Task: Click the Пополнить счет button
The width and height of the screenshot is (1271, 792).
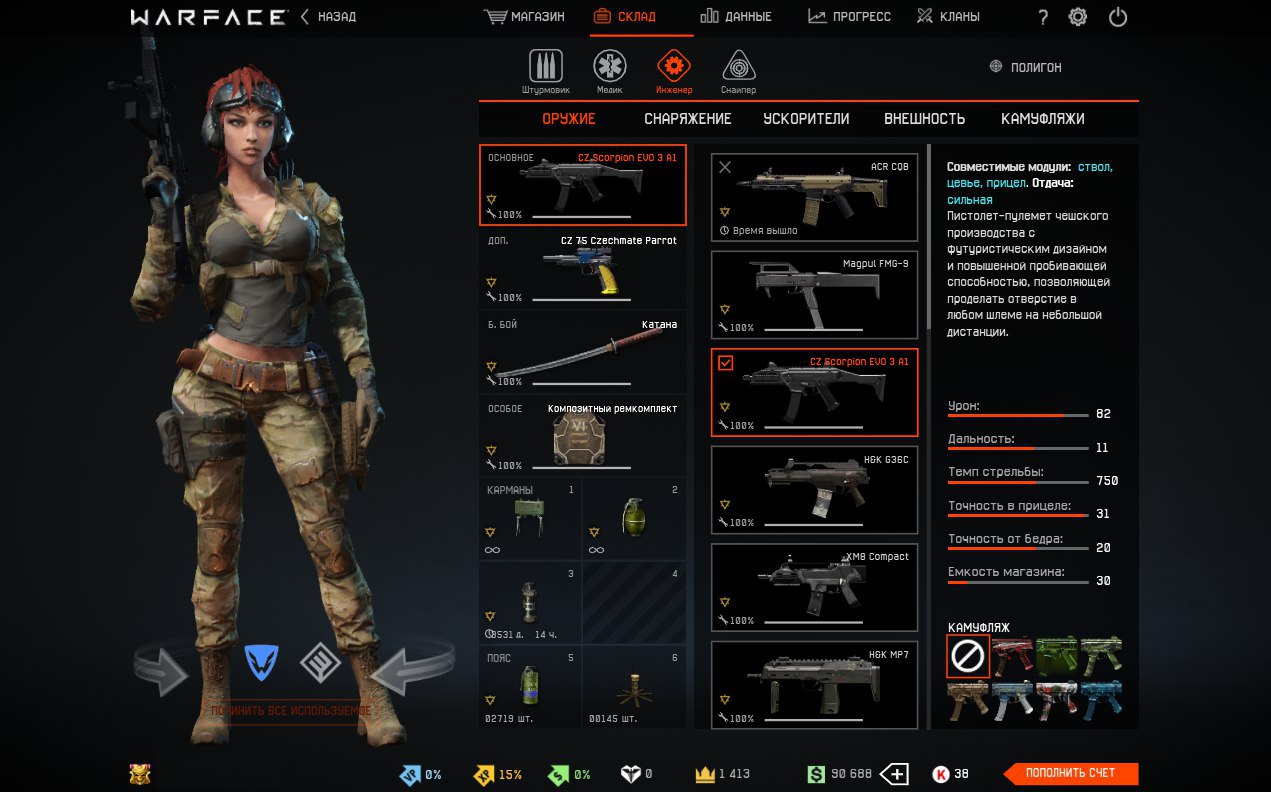Action: (1069, 773)
